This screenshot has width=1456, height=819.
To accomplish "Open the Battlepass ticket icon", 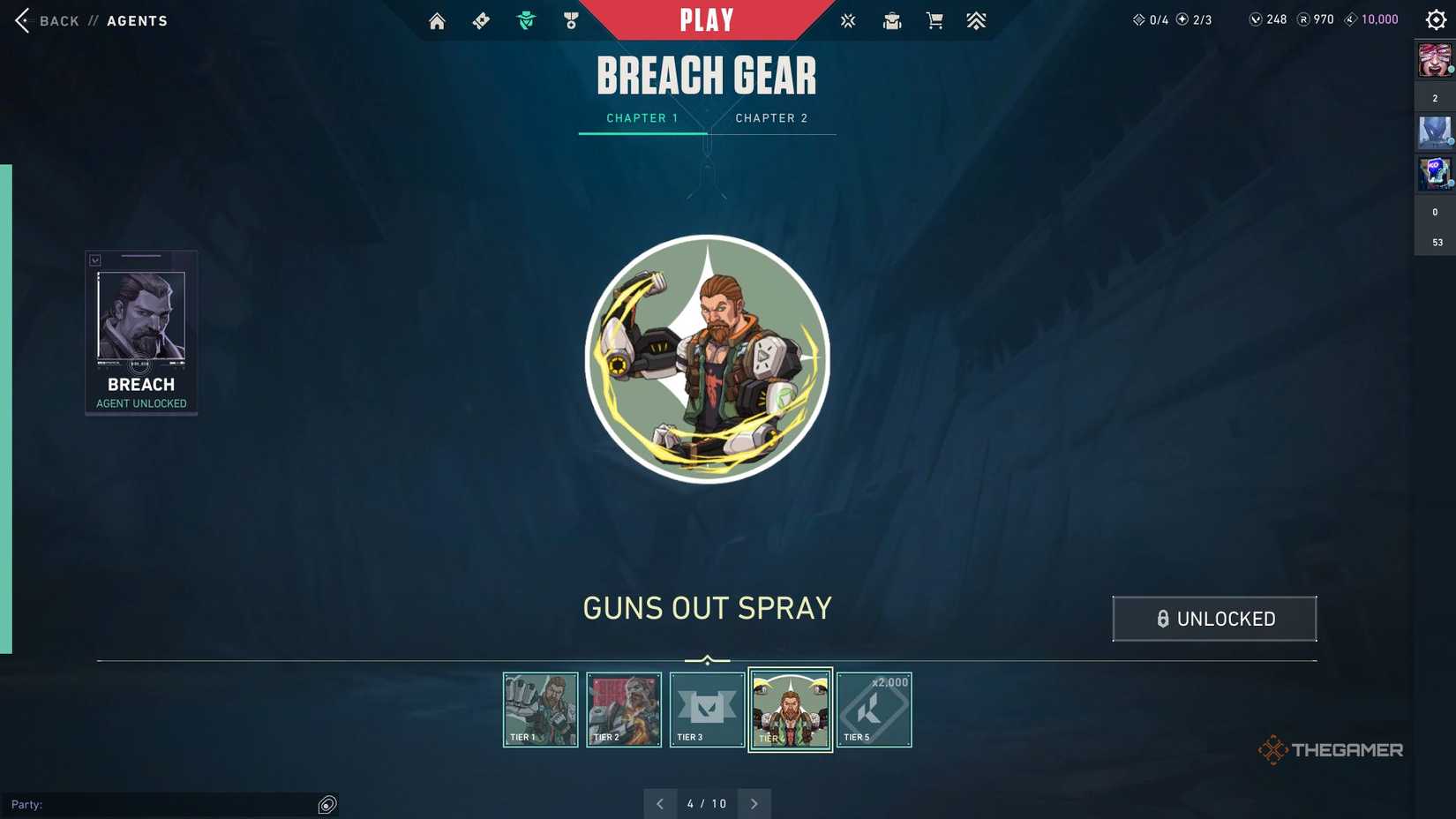I will tap(481, 20).
